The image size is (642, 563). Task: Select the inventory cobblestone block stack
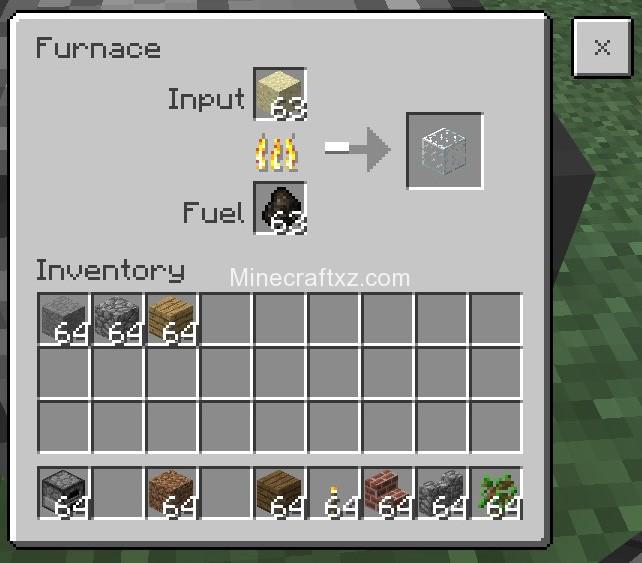(119, 320)
